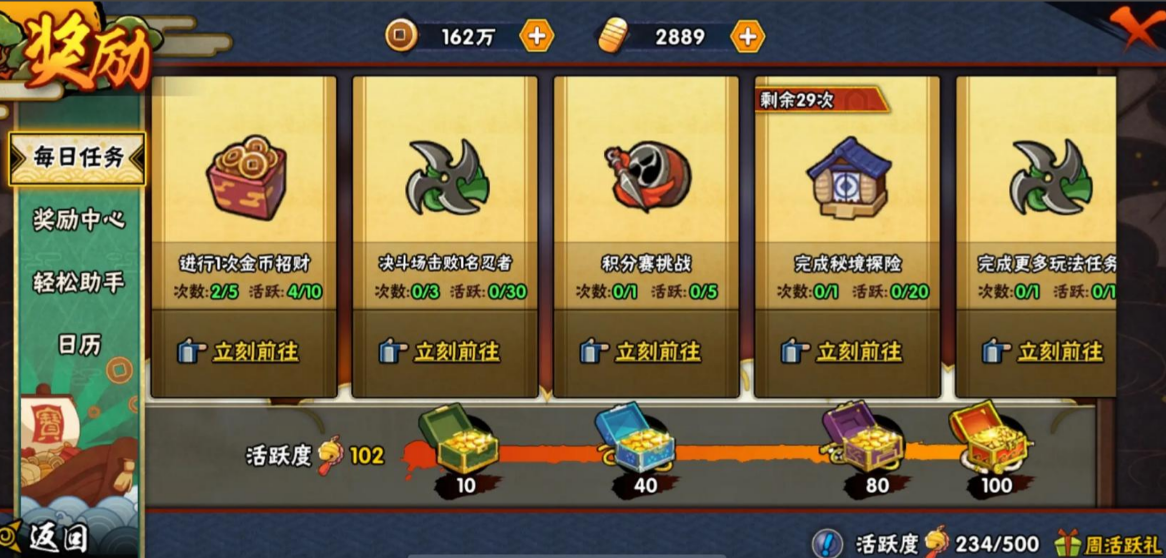The image size is (1166, 558).
Task: Open the 奖励中心 tab
Action: [79, 220]
